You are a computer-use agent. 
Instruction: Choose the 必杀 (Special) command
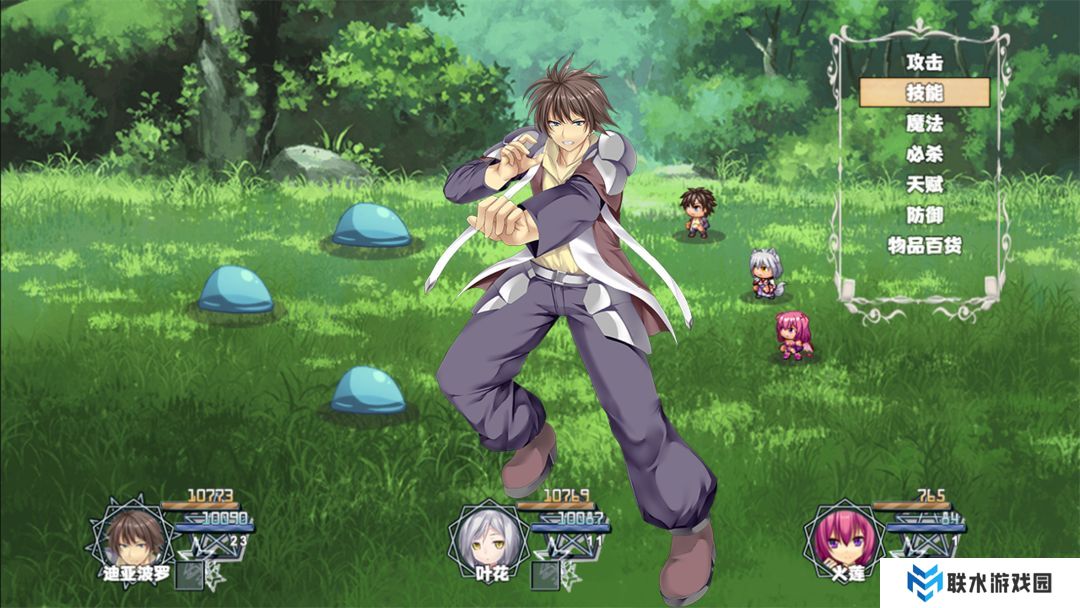[x=924, y=155]
